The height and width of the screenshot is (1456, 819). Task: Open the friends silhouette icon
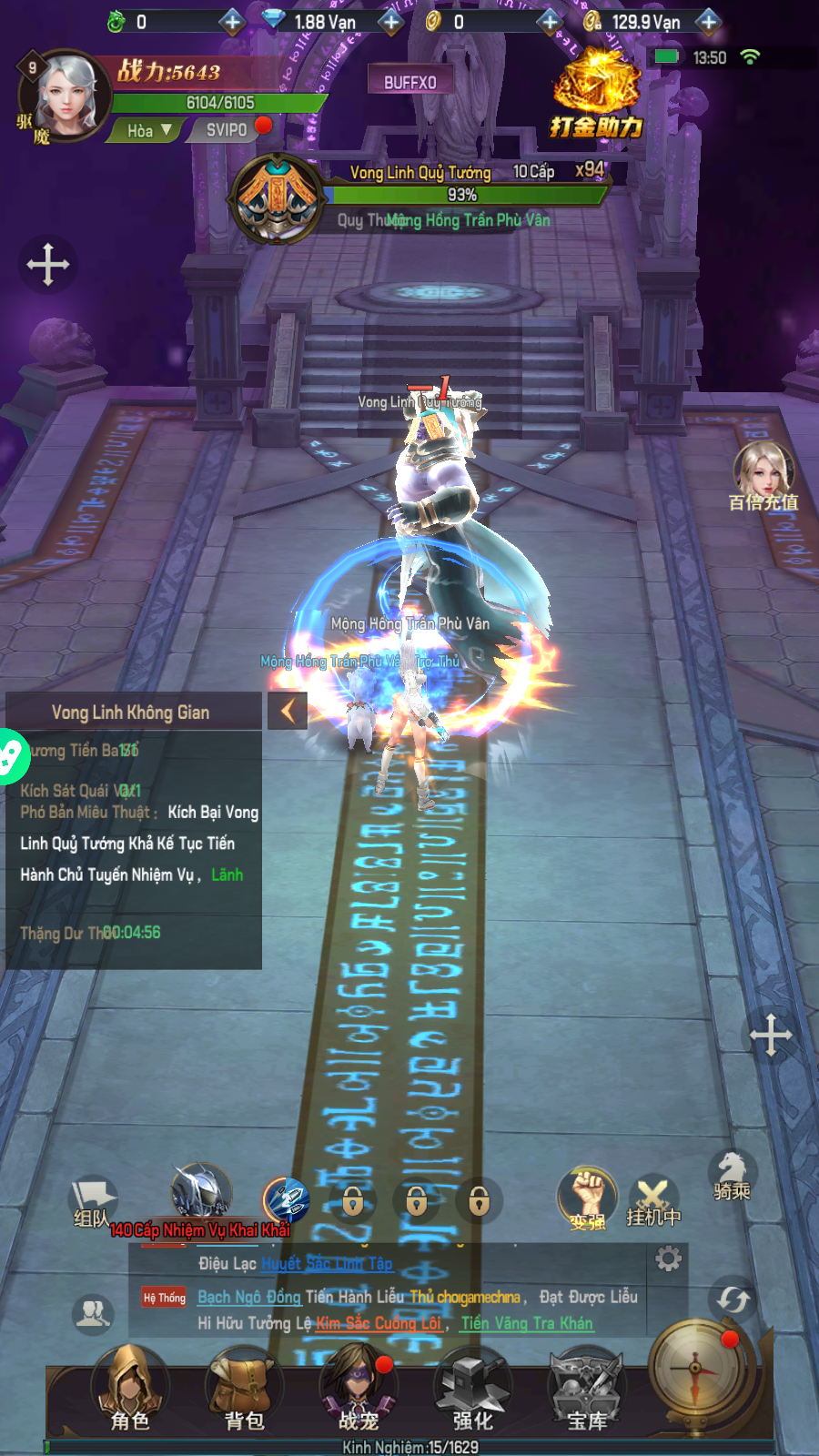(x=93, y=1313)
